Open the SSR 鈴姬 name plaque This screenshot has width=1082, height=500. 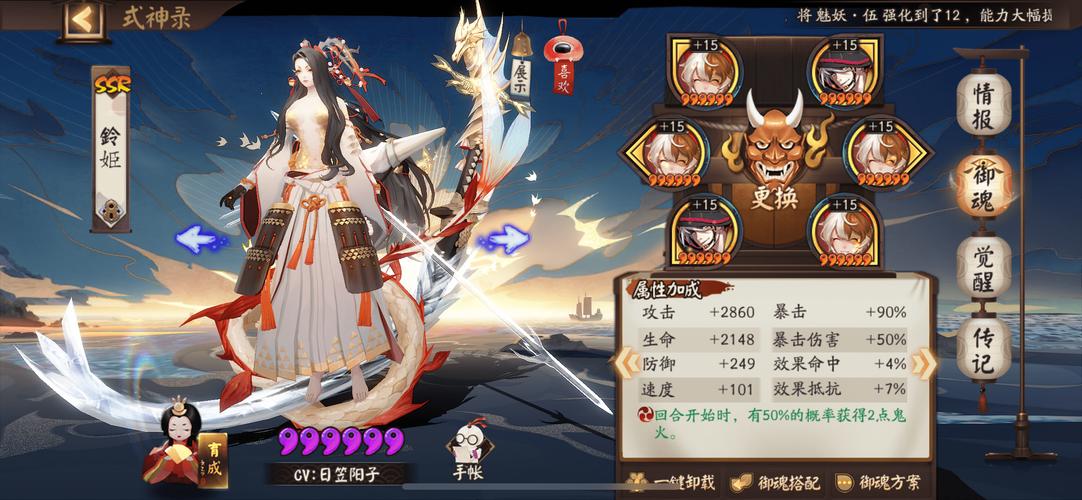pos(111,148)
